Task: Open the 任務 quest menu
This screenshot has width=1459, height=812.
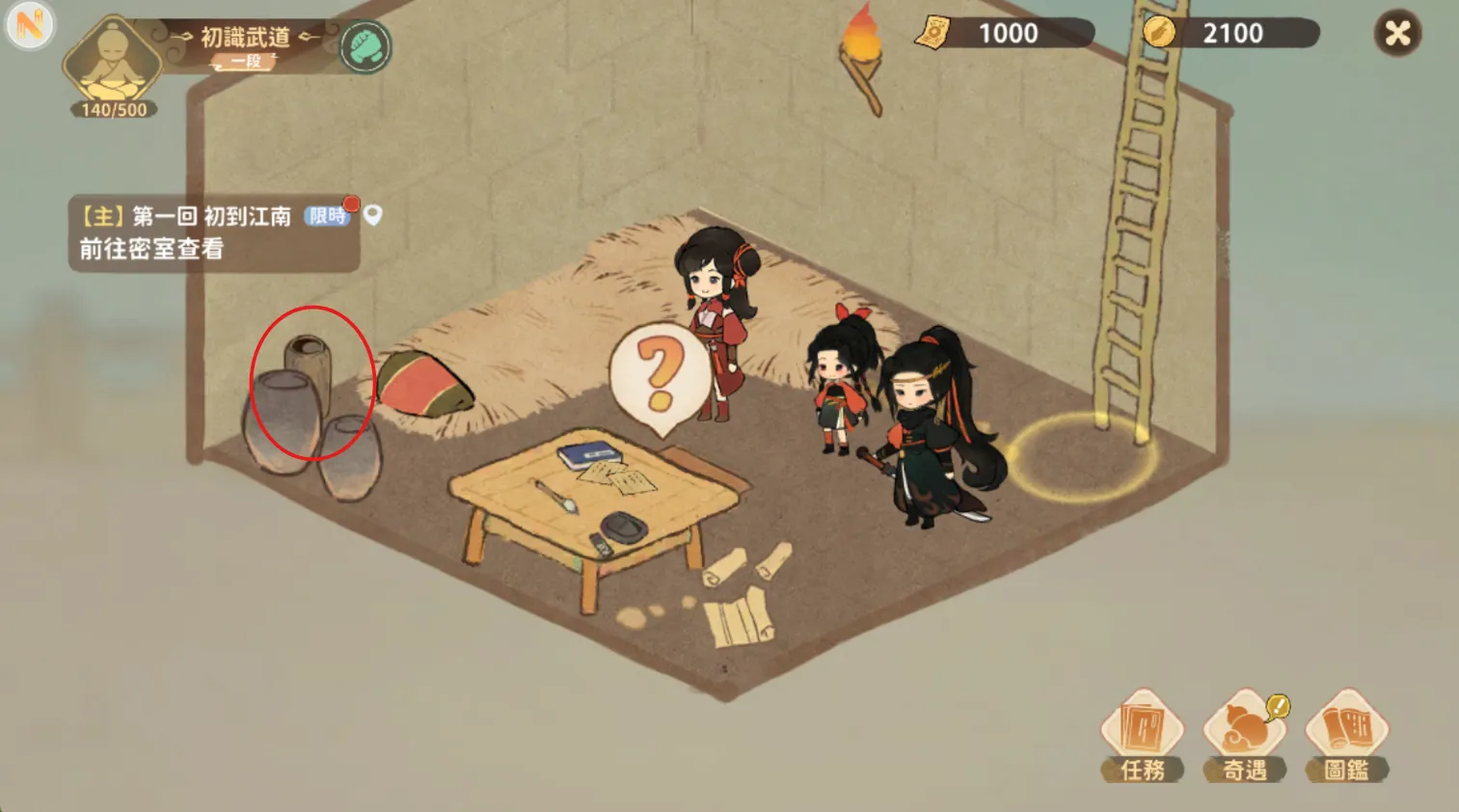Action: [x=1143, y=735]
